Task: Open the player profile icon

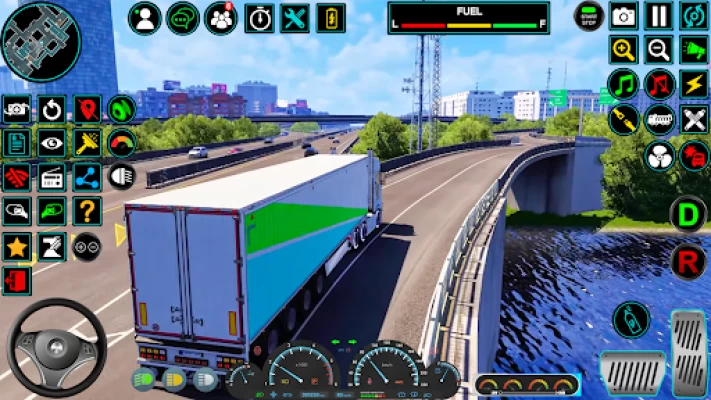Action: coord(145,18)
